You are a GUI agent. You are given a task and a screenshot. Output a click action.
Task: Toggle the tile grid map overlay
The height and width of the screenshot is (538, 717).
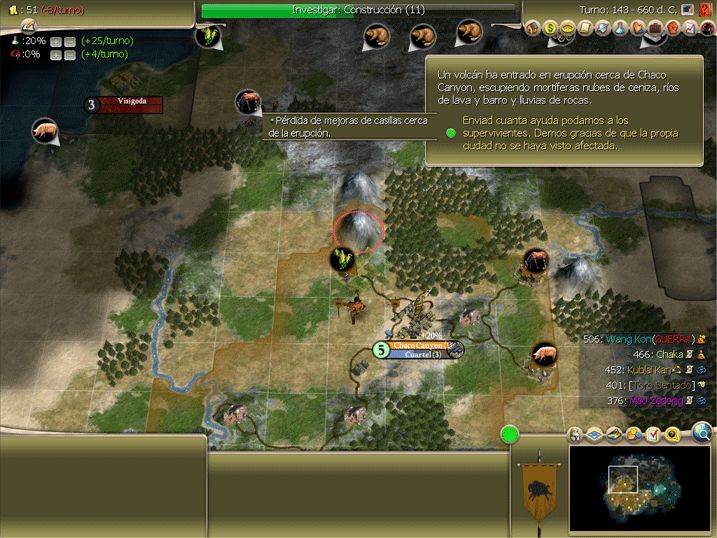594,434
